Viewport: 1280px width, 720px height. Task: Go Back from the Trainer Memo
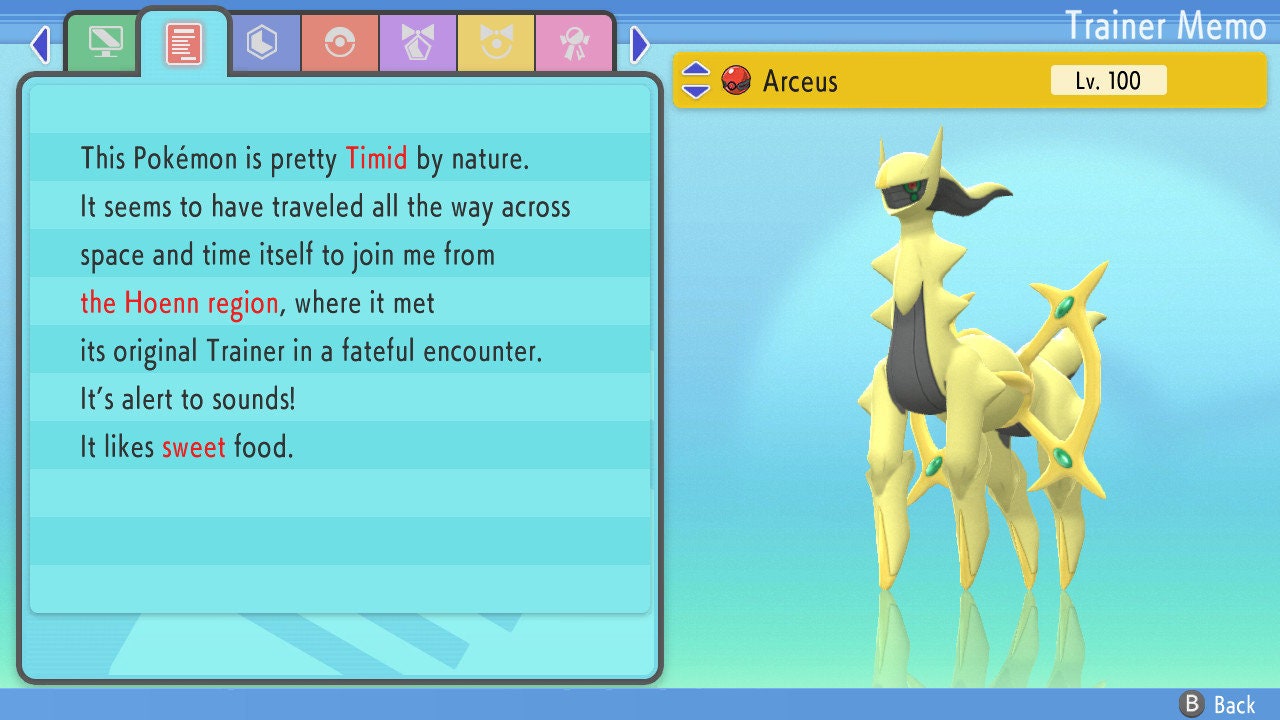point(1218,704)
